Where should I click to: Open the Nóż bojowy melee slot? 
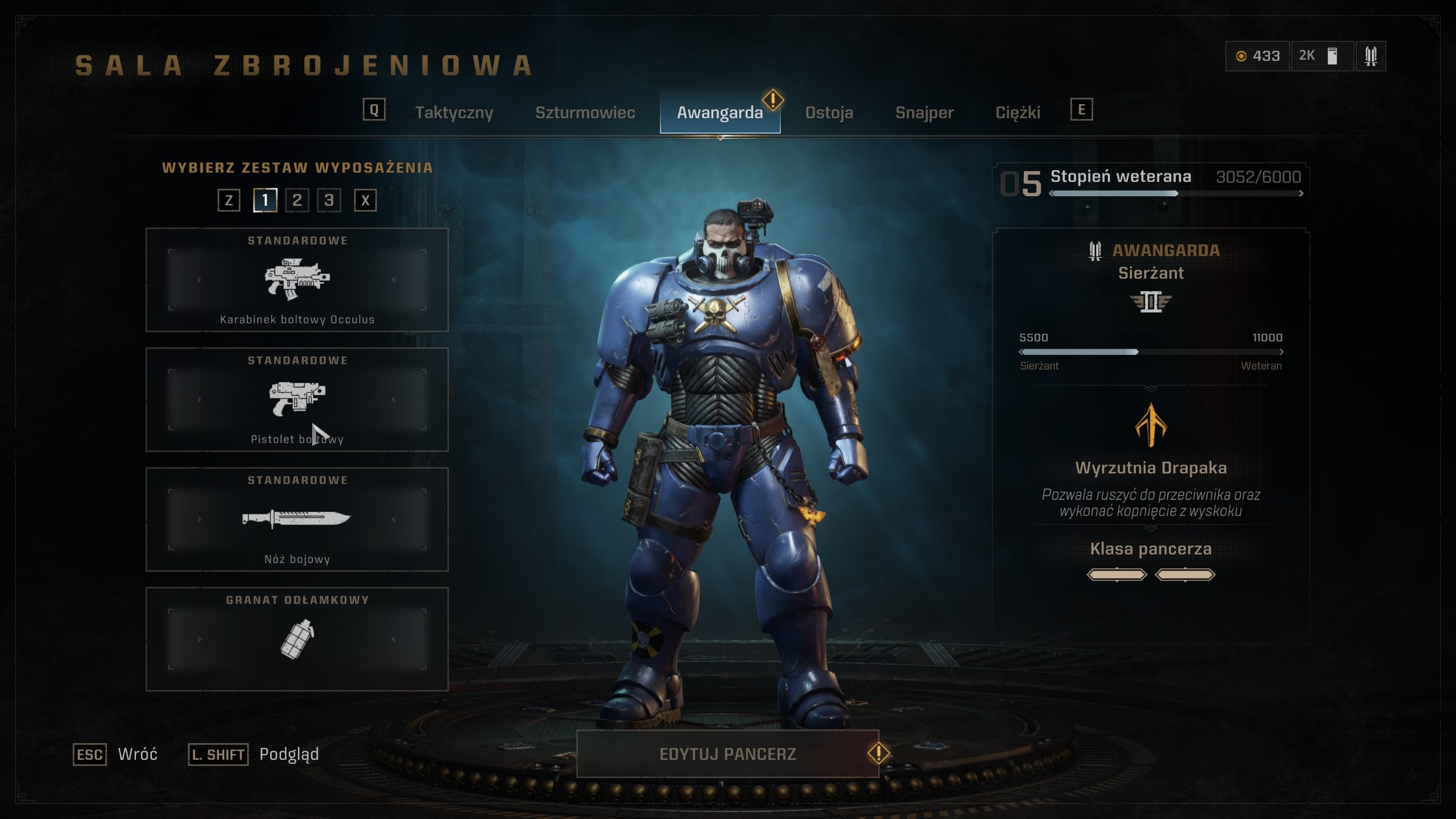(x=297, y=519)
